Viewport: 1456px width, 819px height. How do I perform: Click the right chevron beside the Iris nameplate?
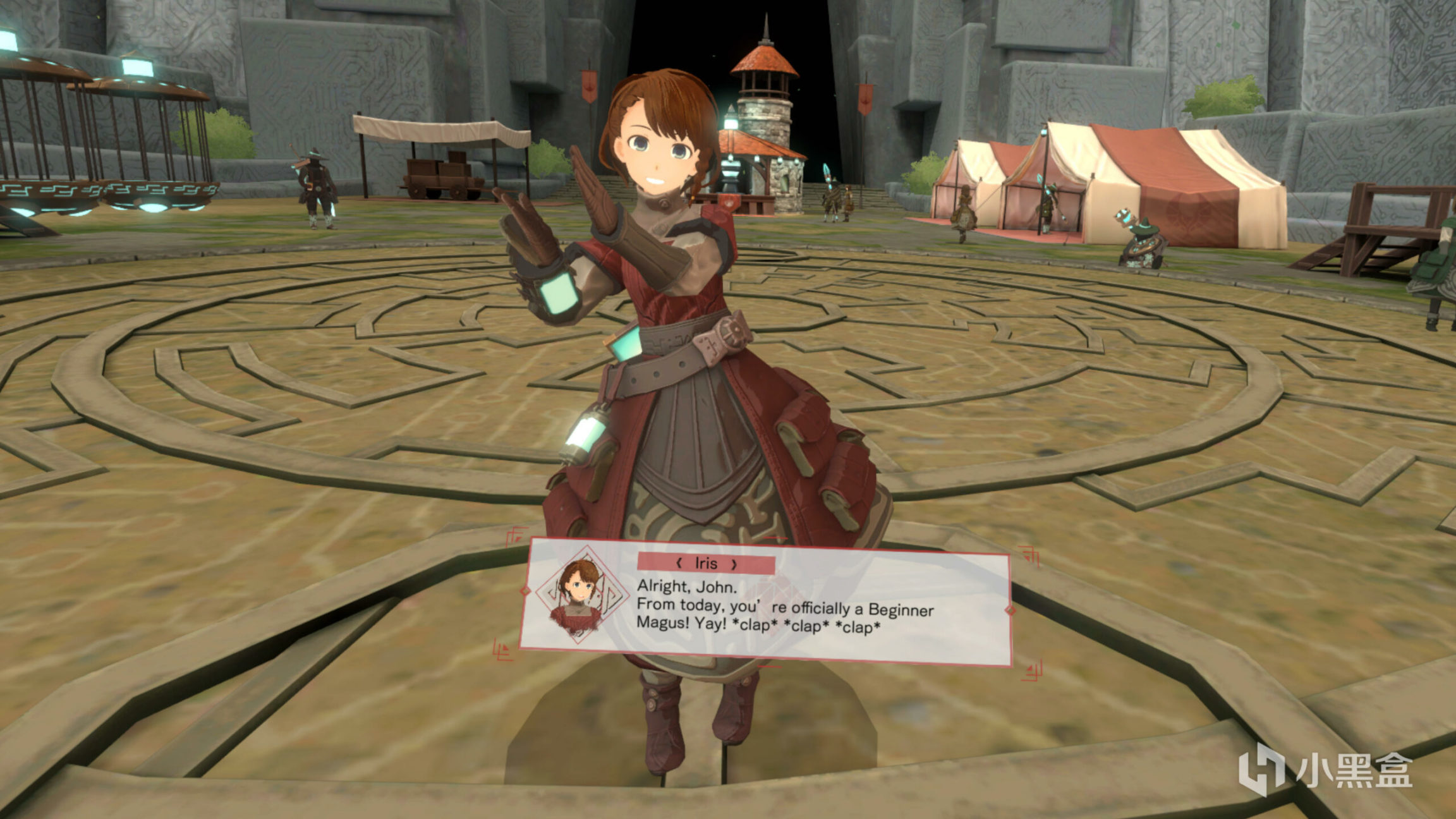[734, 564]
